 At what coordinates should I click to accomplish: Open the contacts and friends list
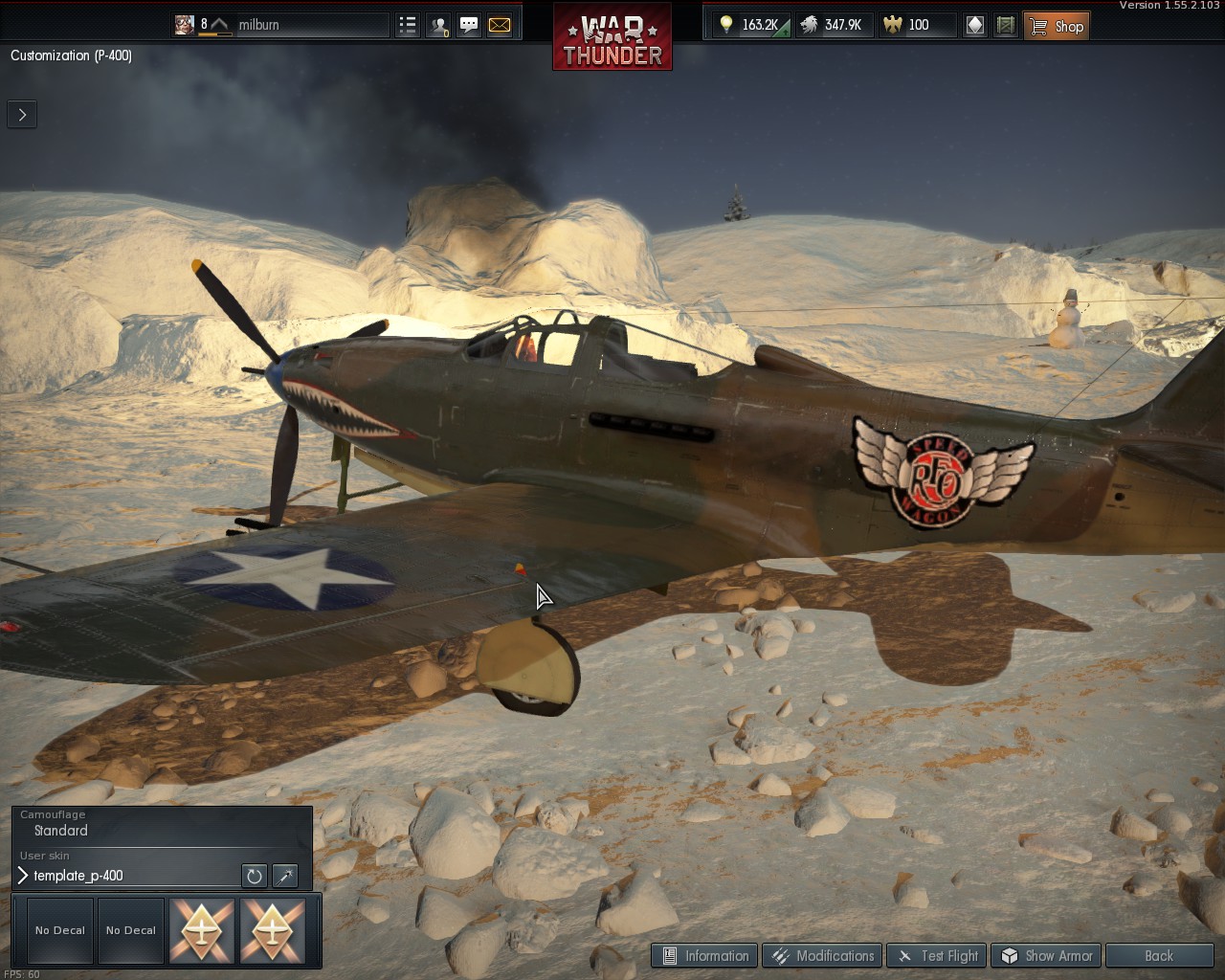click(438, 26)
